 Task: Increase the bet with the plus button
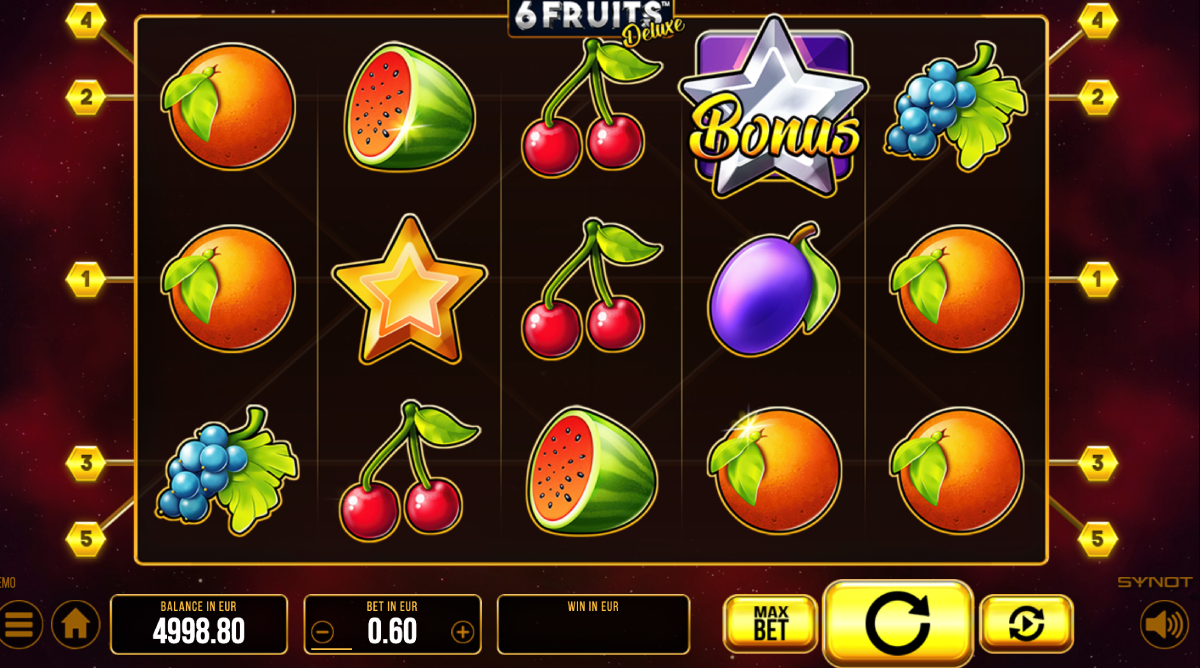[x=462, y=632]
